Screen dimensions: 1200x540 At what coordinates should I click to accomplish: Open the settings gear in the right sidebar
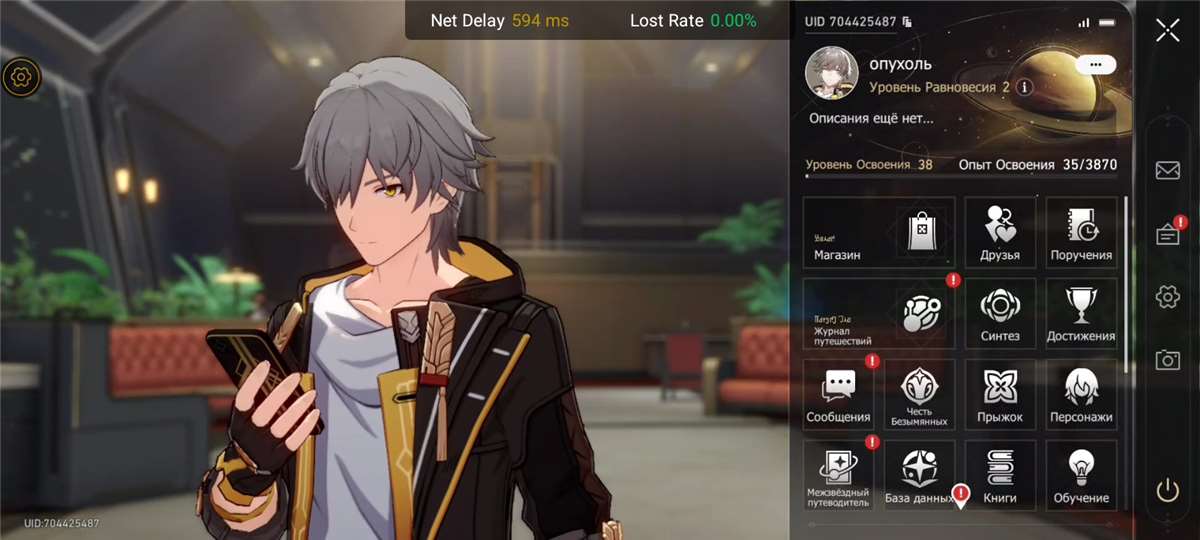coord(1167,297)
